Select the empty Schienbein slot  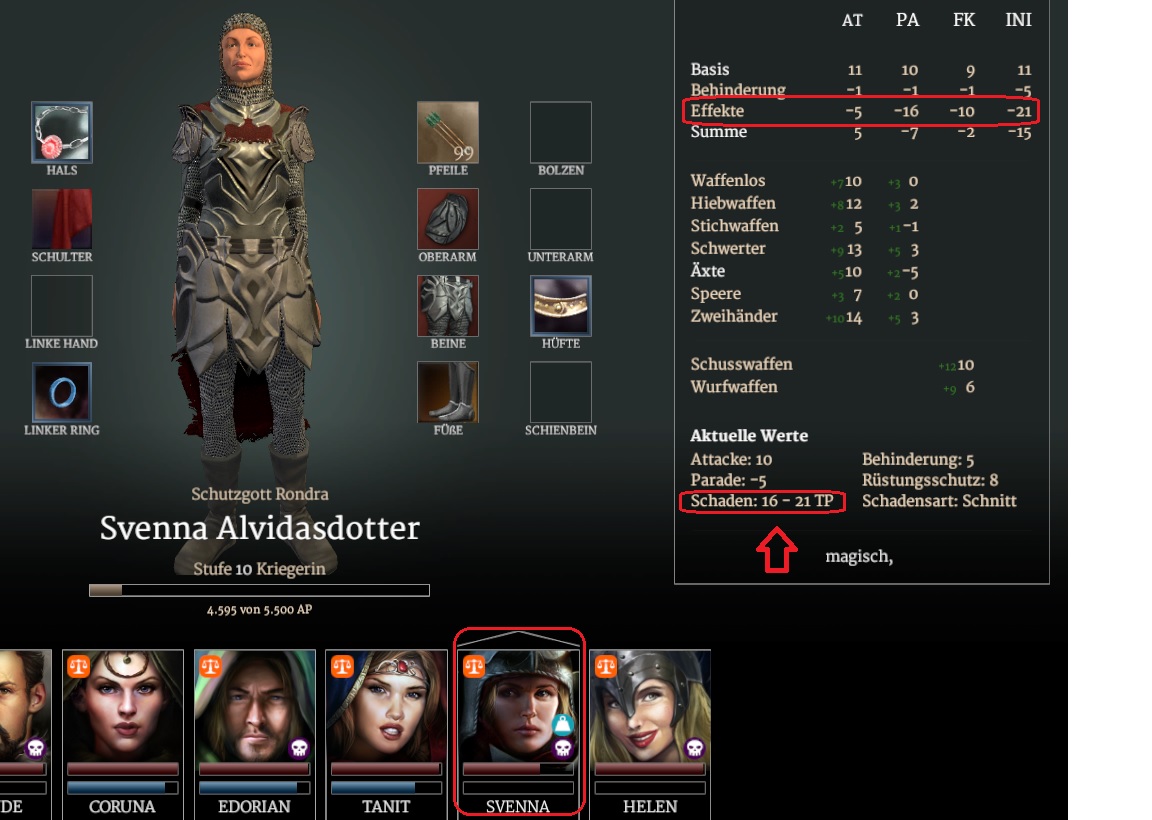coord(561,392)
